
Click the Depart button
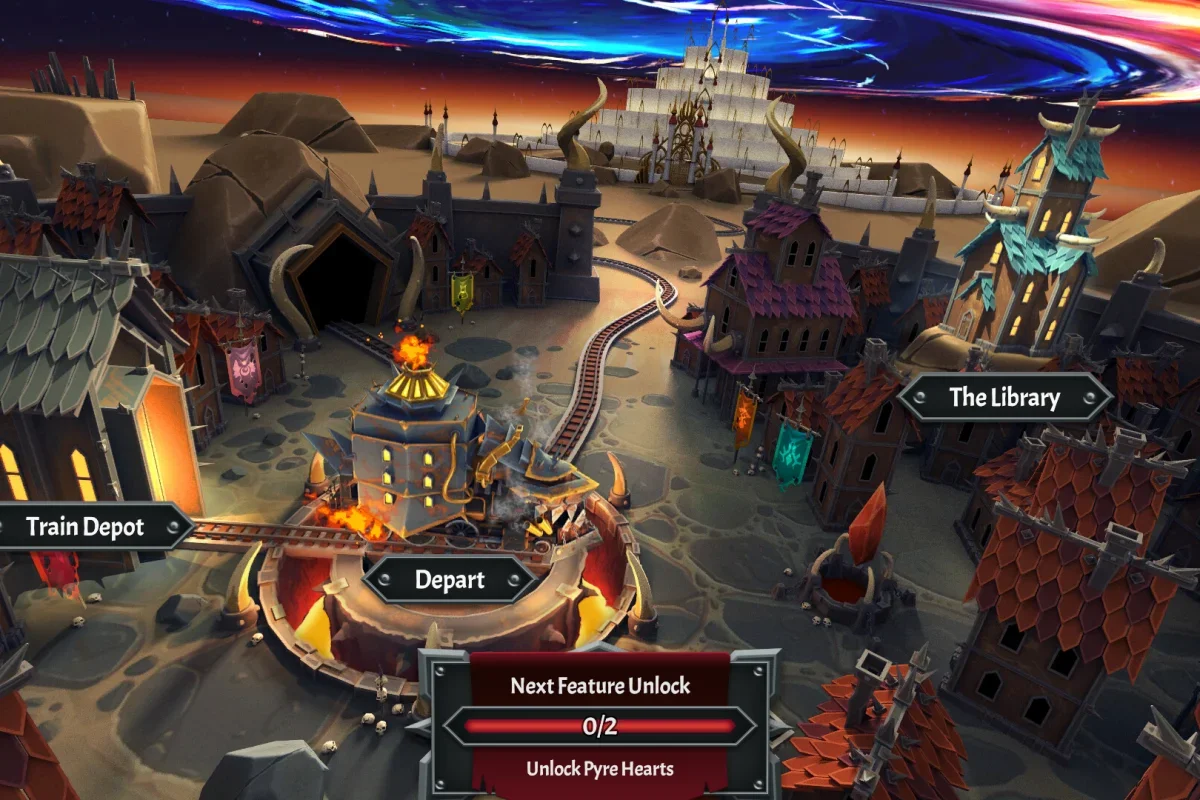pos(449,579)
